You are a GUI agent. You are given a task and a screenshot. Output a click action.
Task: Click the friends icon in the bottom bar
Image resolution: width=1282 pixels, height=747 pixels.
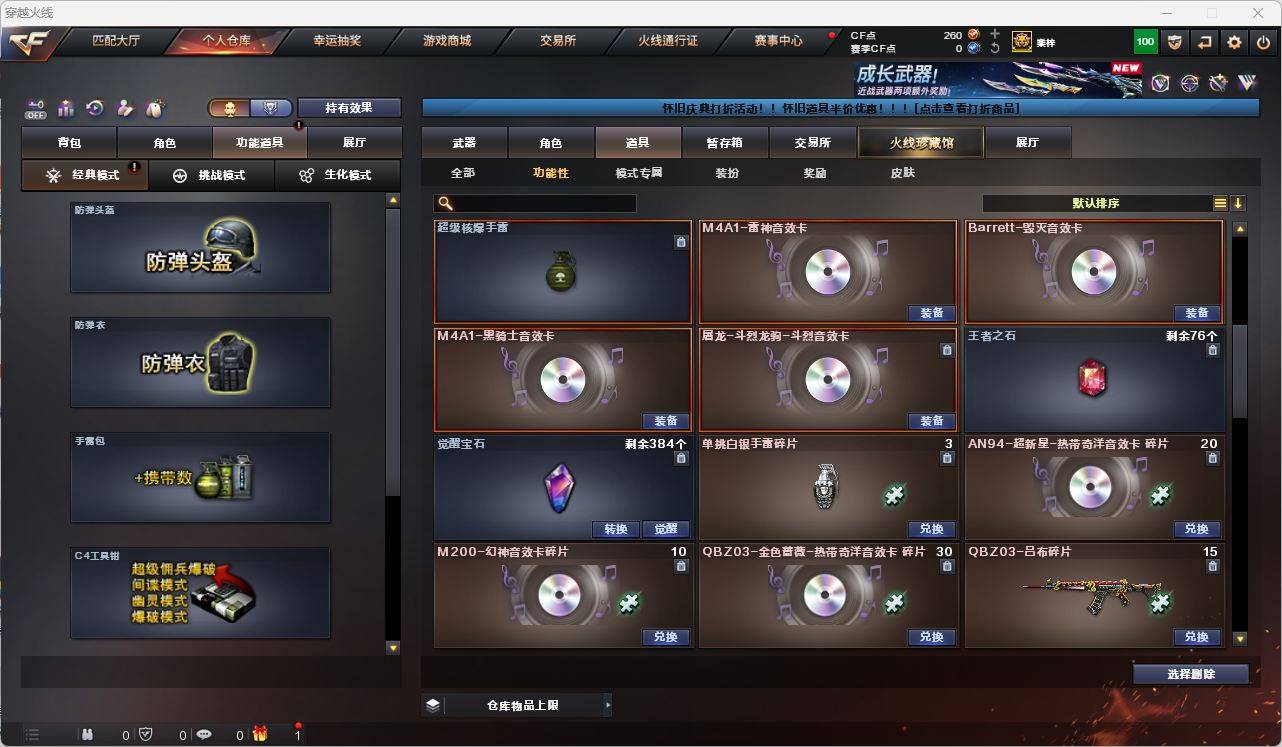click(x=88, y=734)
